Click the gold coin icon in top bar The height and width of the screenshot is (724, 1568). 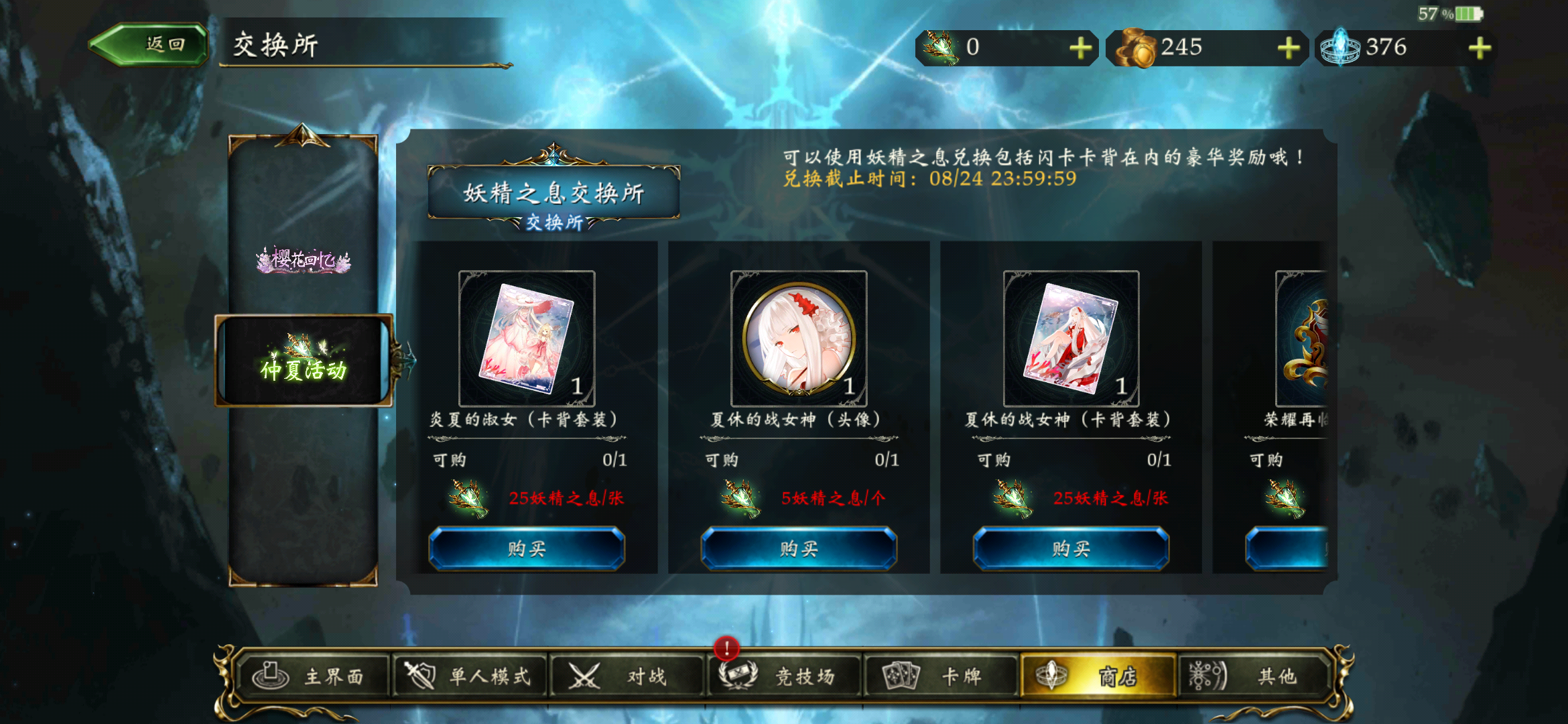pos(1134,47)
